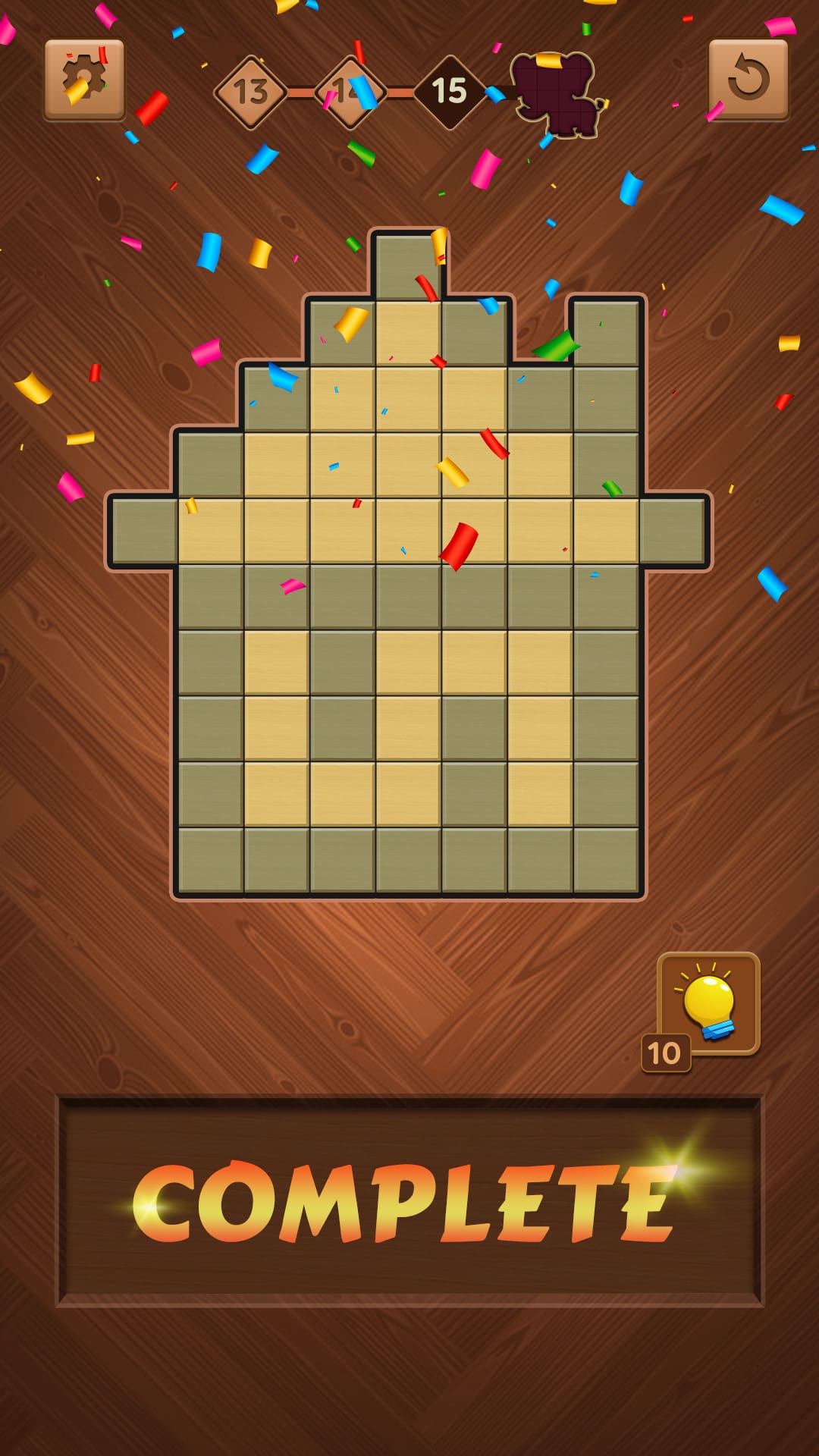
Task: Select the level 13 diamond marker
Action: [250, 93]
